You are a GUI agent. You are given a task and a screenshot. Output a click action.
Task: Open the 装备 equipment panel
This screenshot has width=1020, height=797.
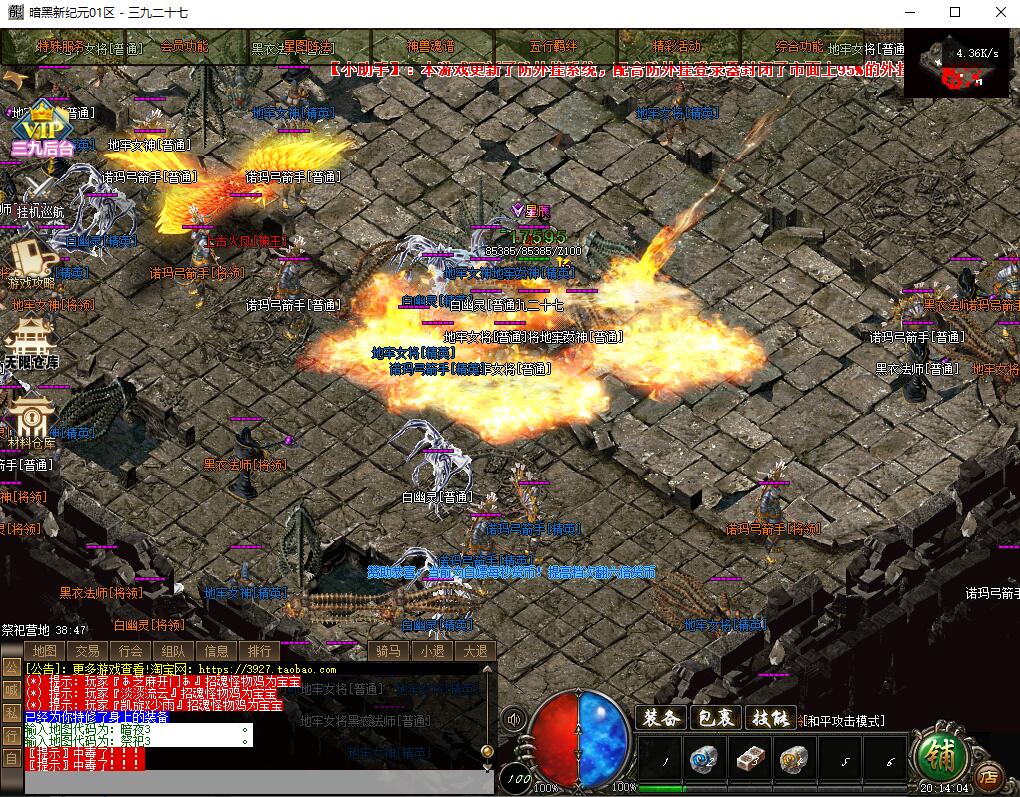pyautogui.click(x=661, y=718)
